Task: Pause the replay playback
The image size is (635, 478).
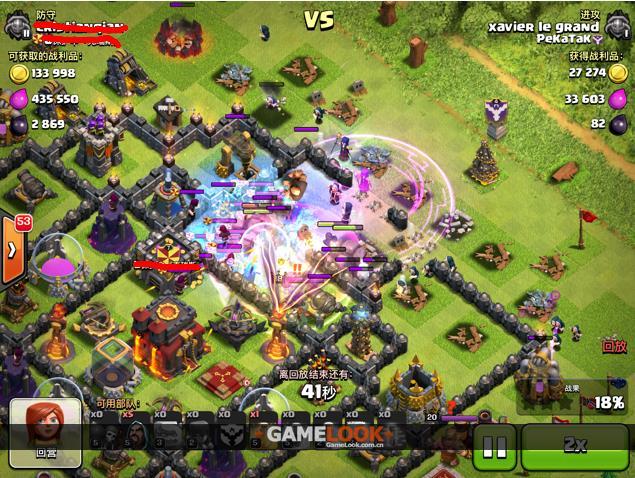Action: point(494,446)
